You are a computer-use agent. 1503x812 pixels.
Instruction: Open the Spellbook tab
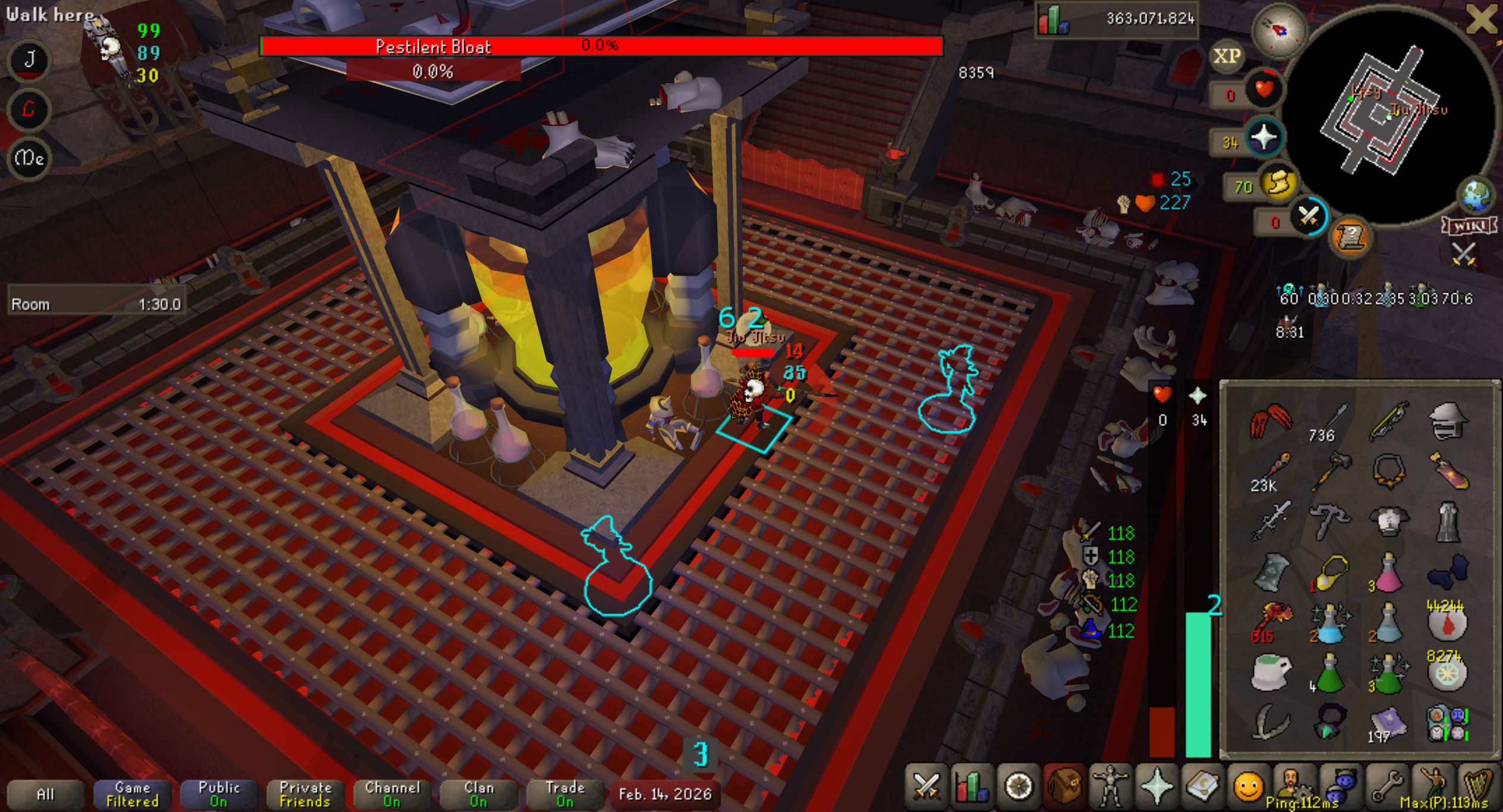click(1202, 787)
